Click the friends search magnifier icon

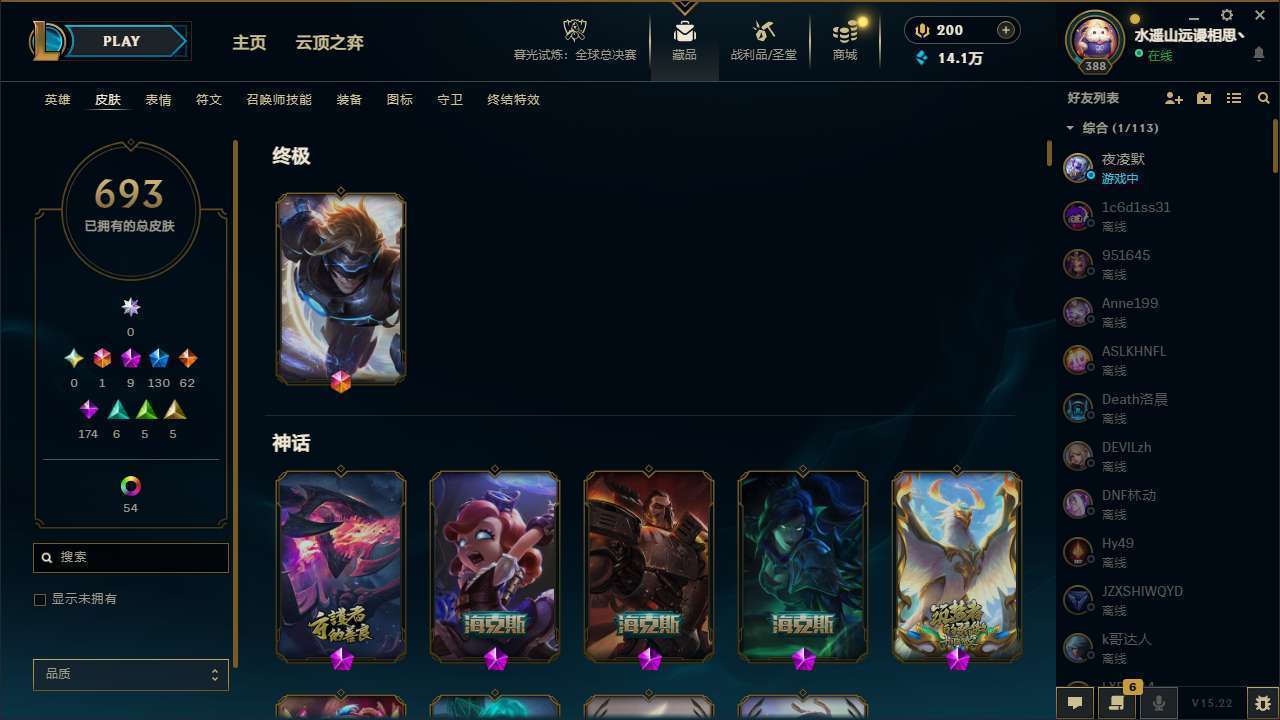coord(1264,98)
